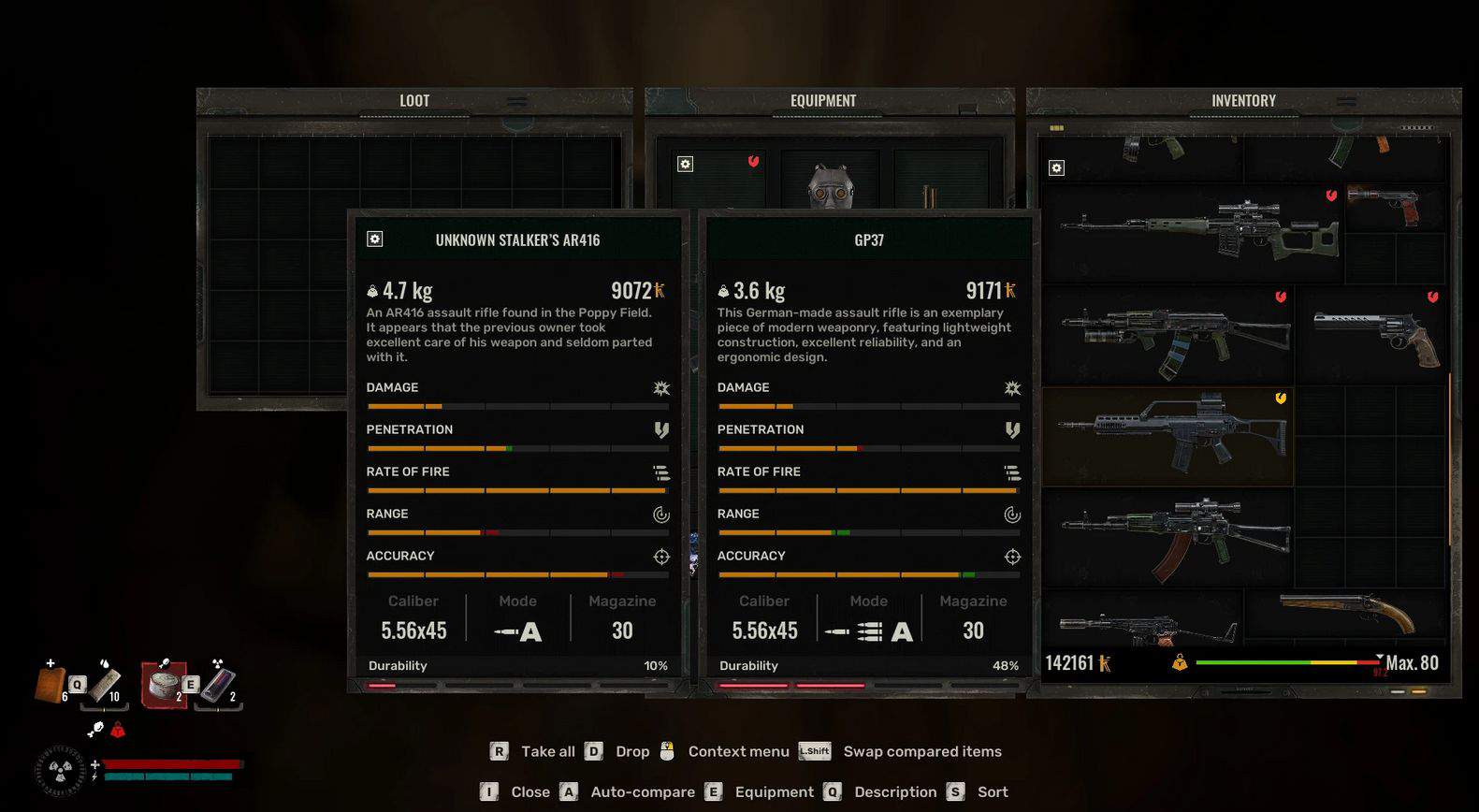Screen dimensions: 1479x812
Task: Click the Sort inventory option
Action: coord(992,792)
